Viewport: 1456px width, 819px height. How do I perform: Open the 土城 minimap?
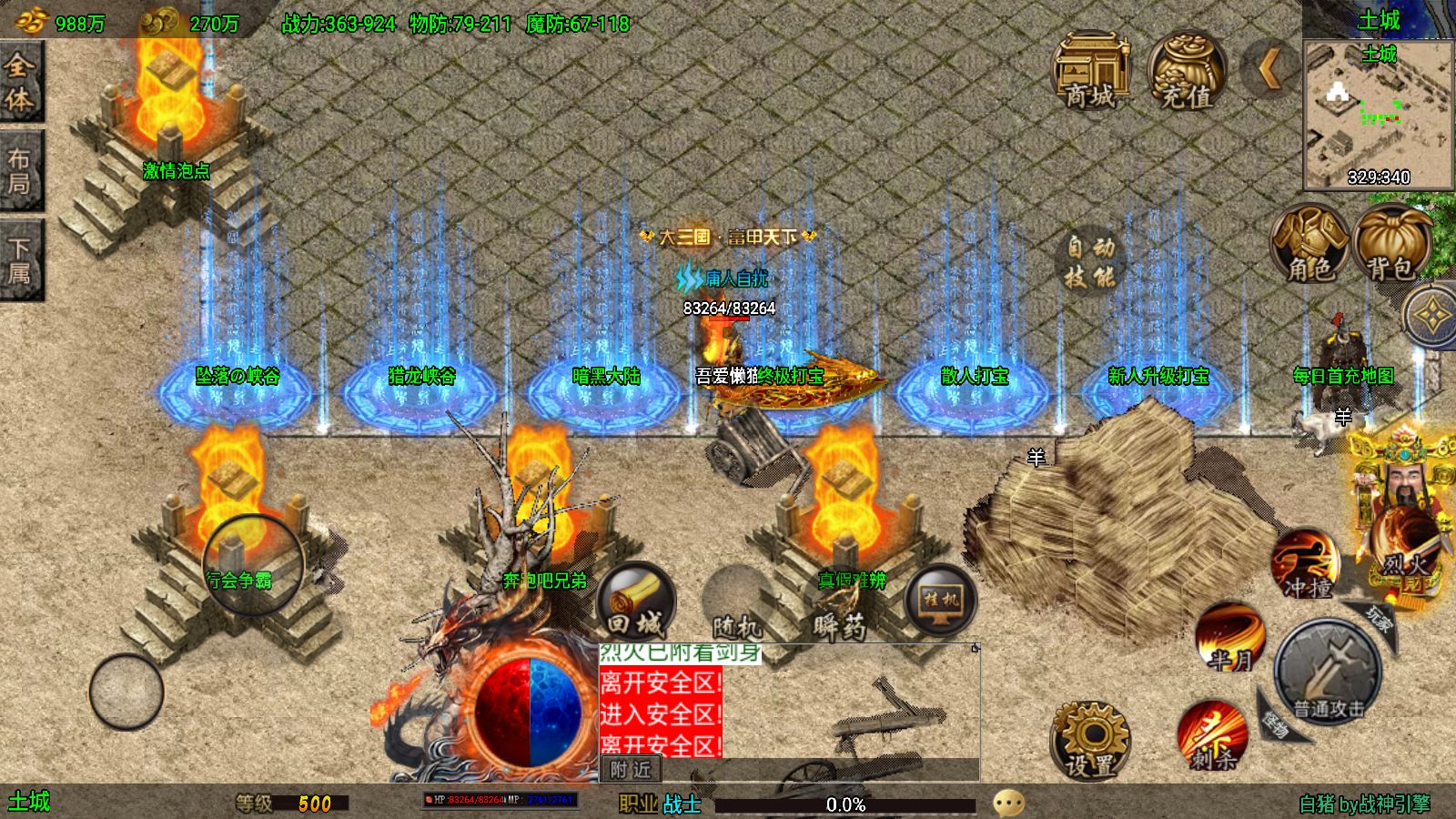[x=1378, y=114]
